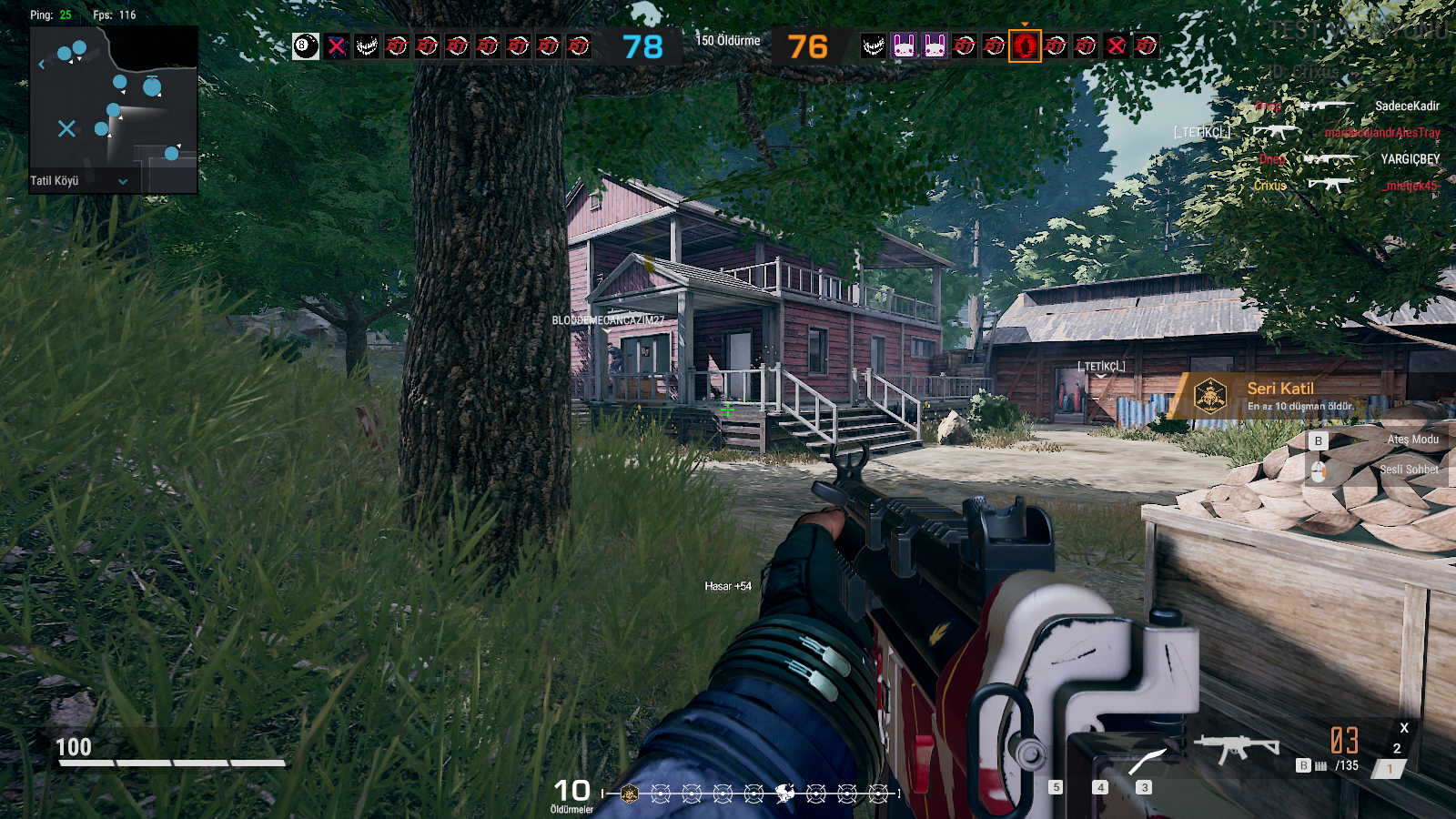Toggle Sesli Sohbet voice chat
Screen dimensions: 1456x819
1408,470
